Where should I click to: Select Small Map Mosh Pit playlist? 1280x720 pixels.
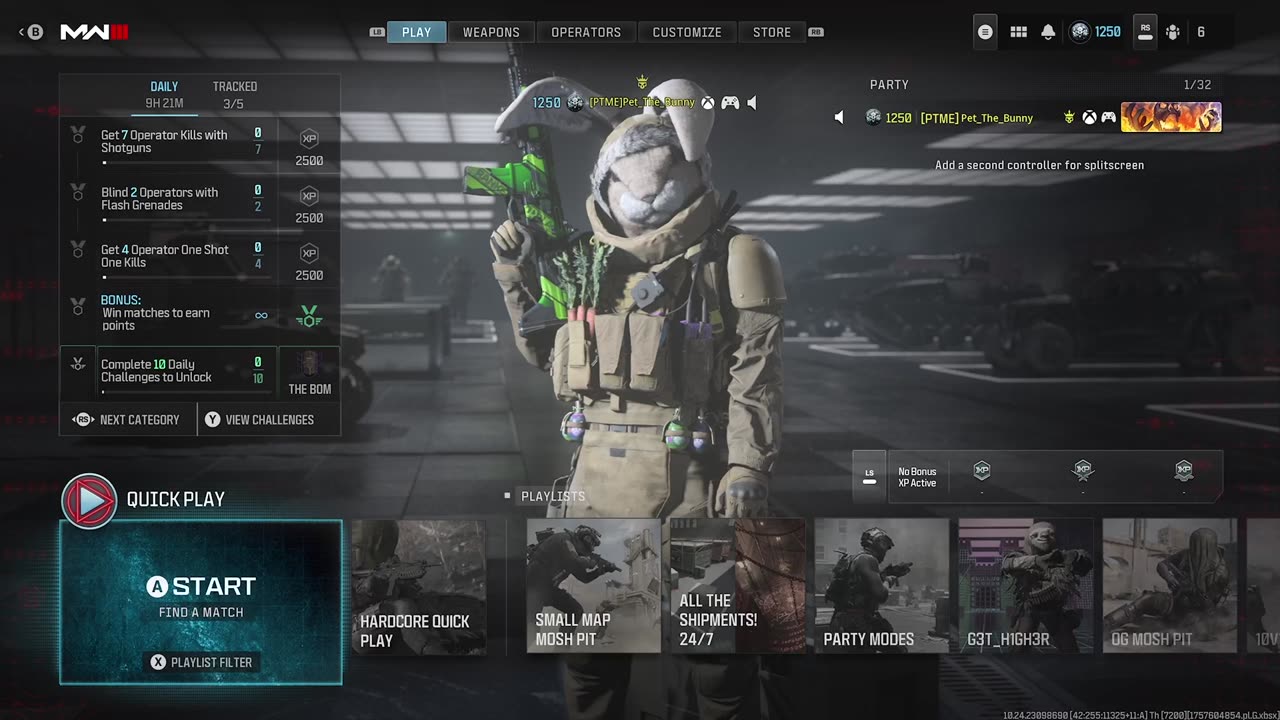pos(593,586)
